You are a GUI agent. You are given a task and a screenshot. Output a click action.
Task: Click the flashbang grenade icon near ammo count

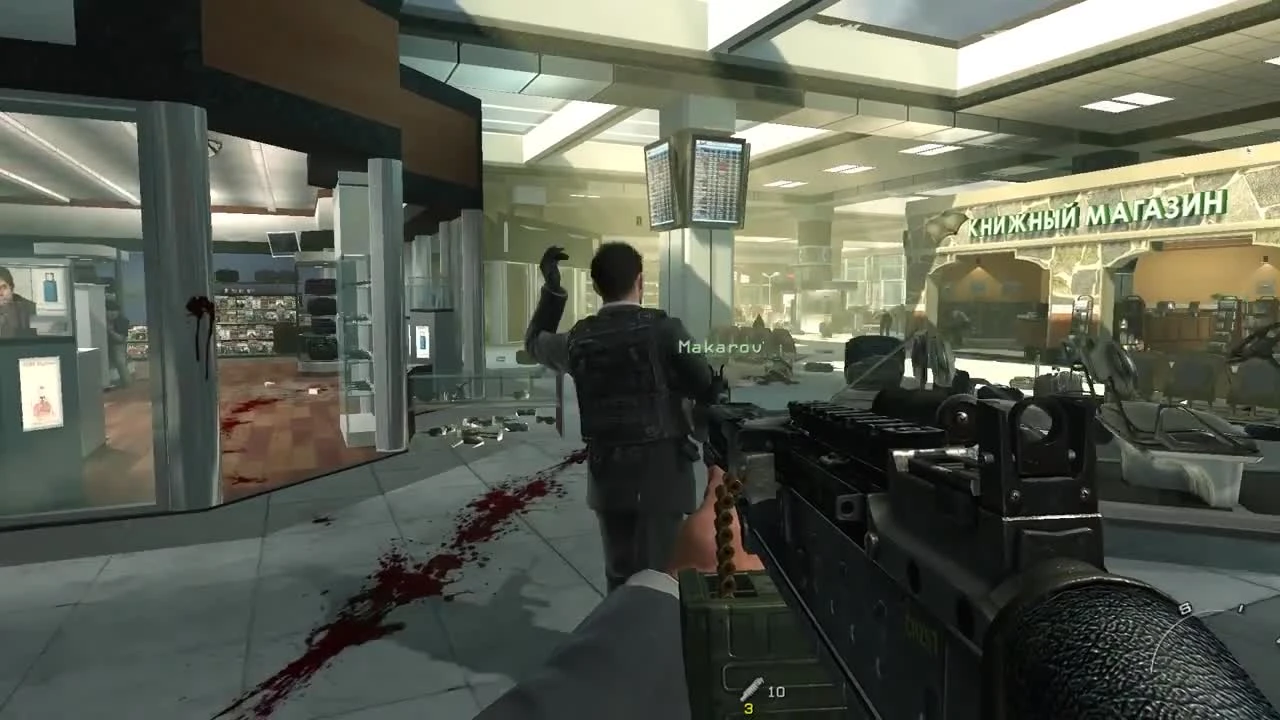click(x=752, y=686)
